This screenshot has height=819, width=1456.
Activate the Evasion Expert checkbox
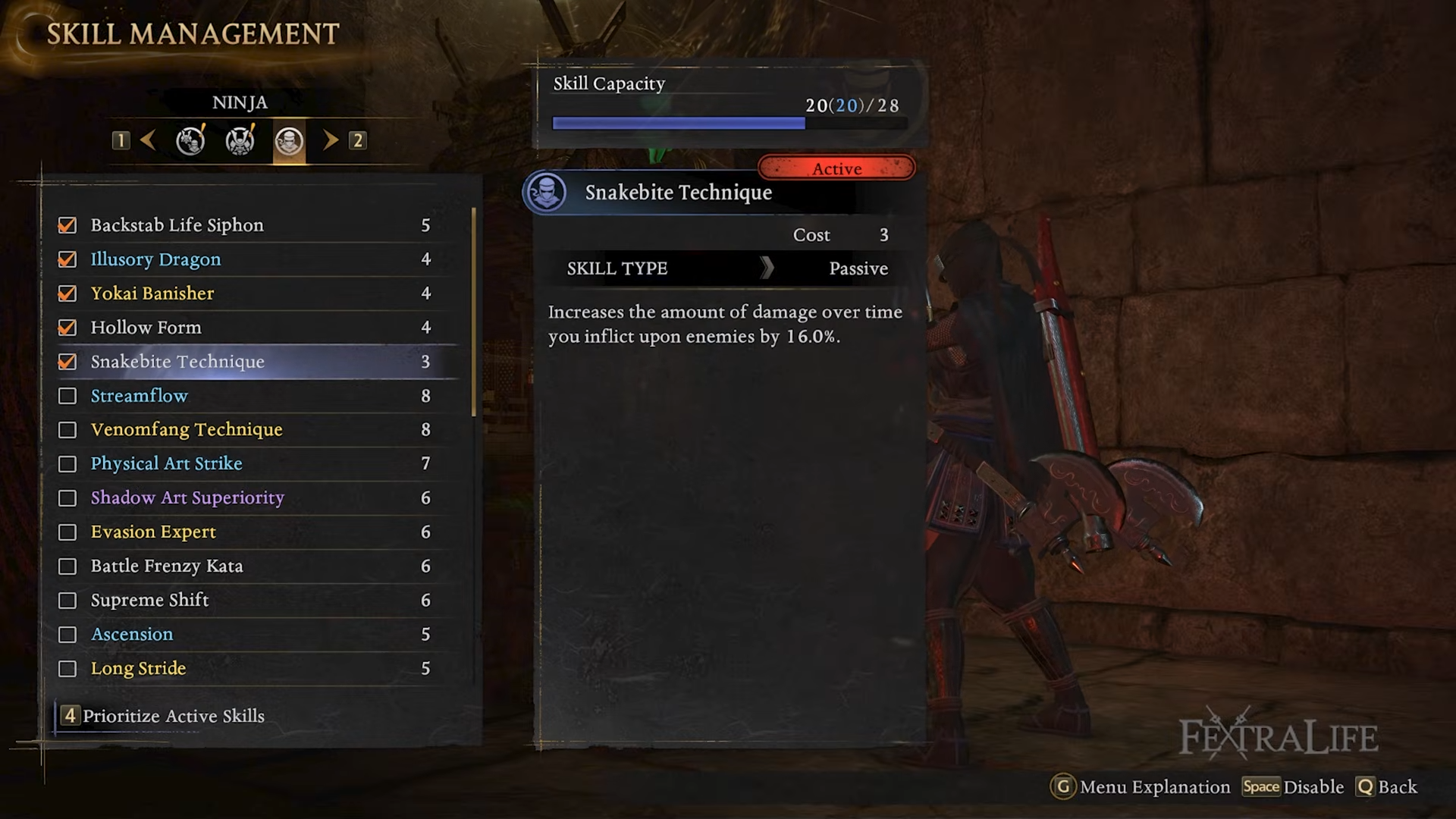67,532
